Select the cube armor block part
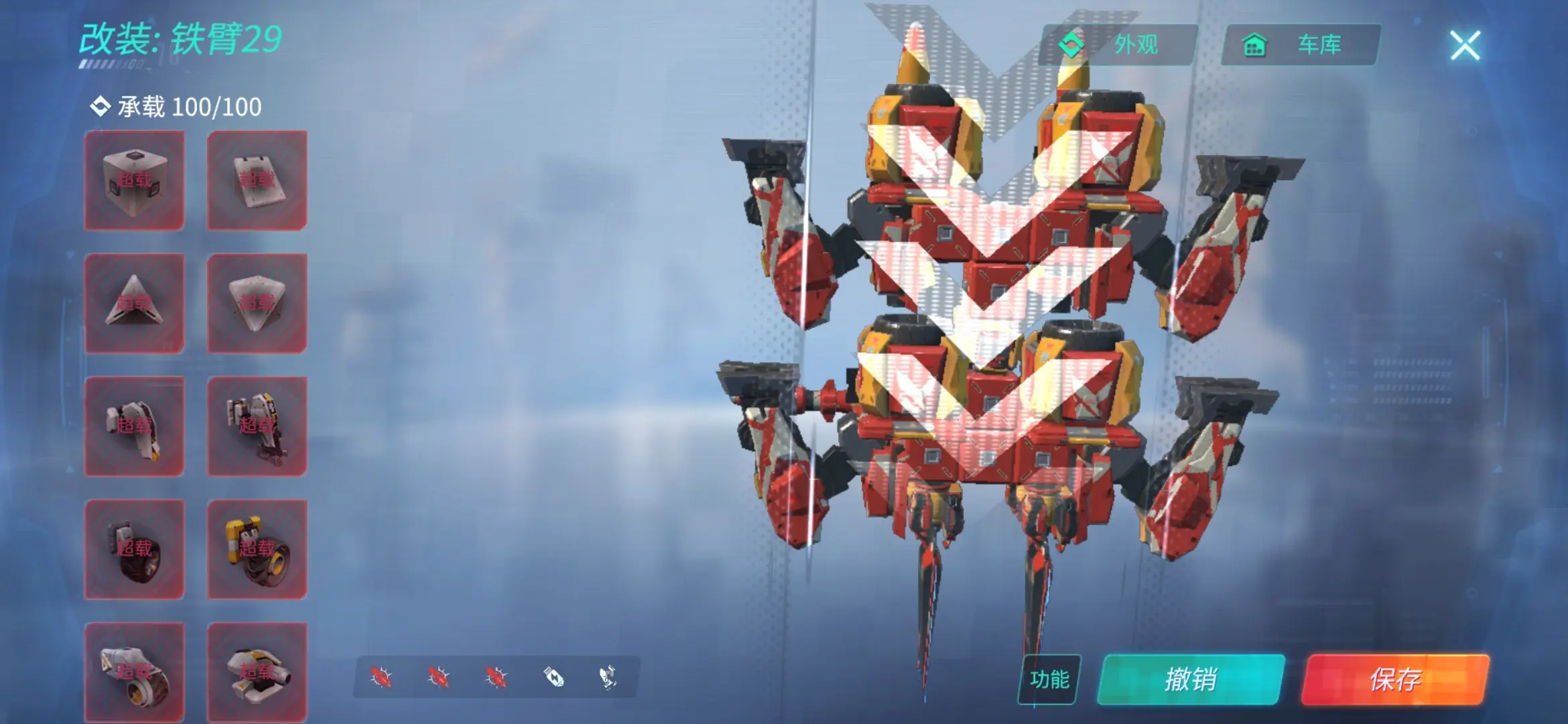The image size is (1568, 724). coord(134,180)
